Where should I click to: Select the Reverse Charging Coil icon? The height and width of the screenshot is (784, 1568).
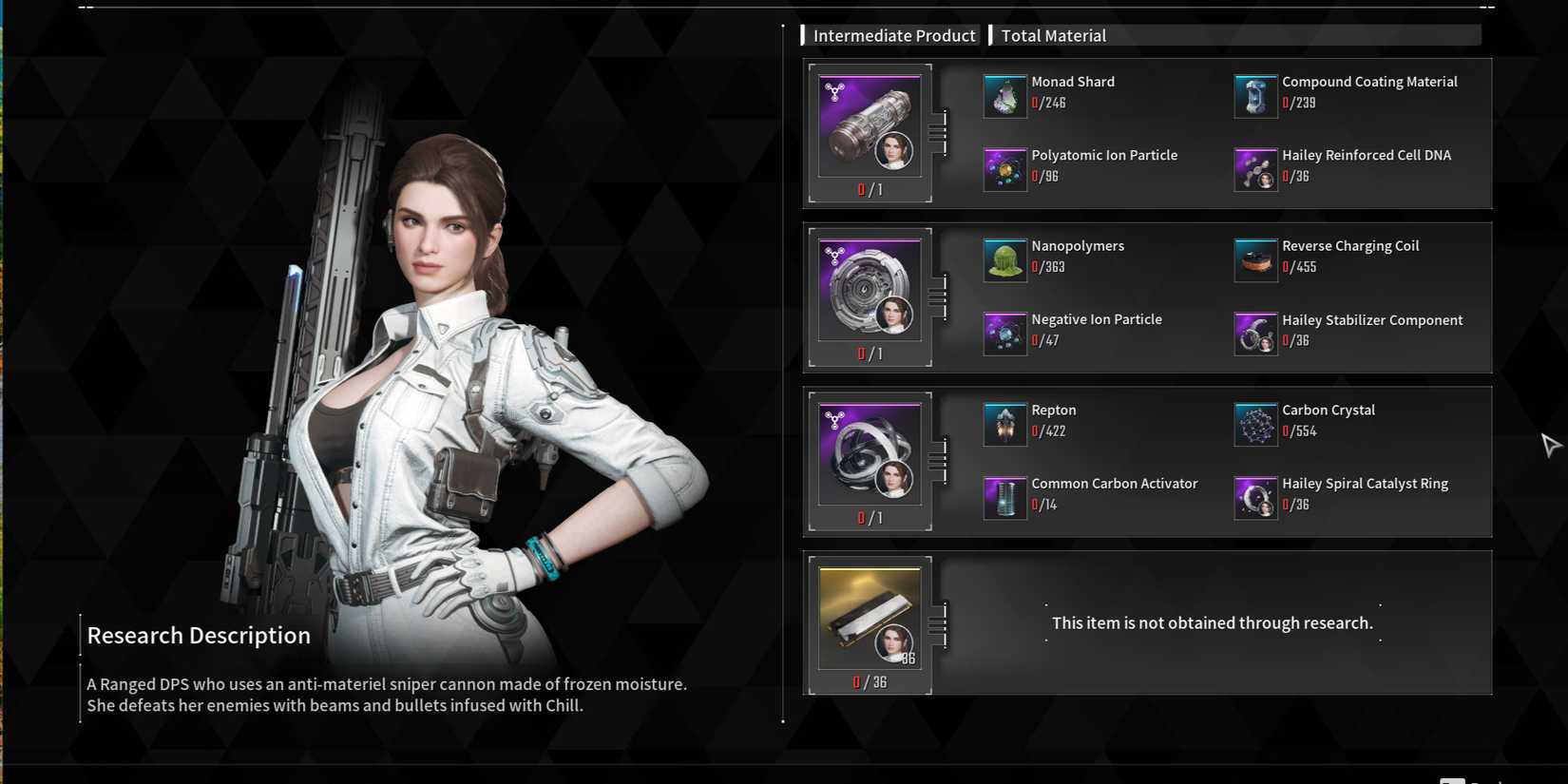tap(1254, 260)
